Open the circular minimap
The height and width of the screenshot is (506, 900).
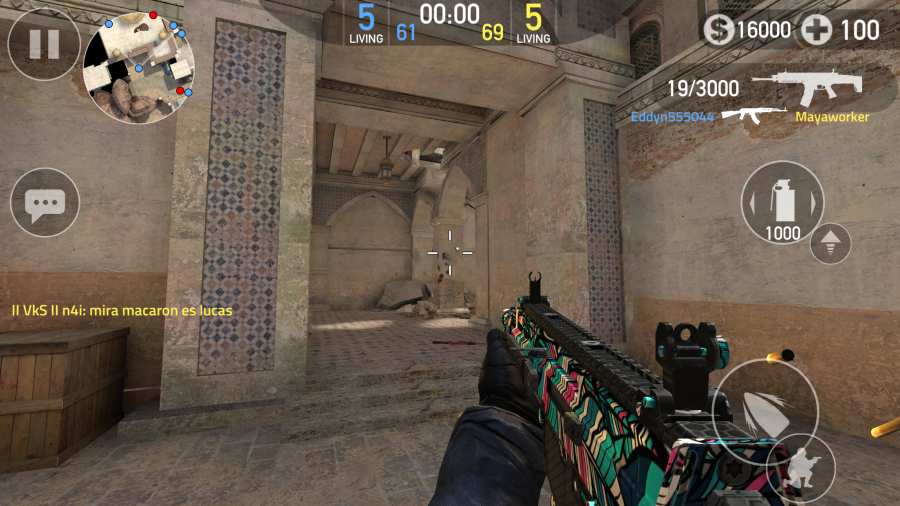(138, 67)
